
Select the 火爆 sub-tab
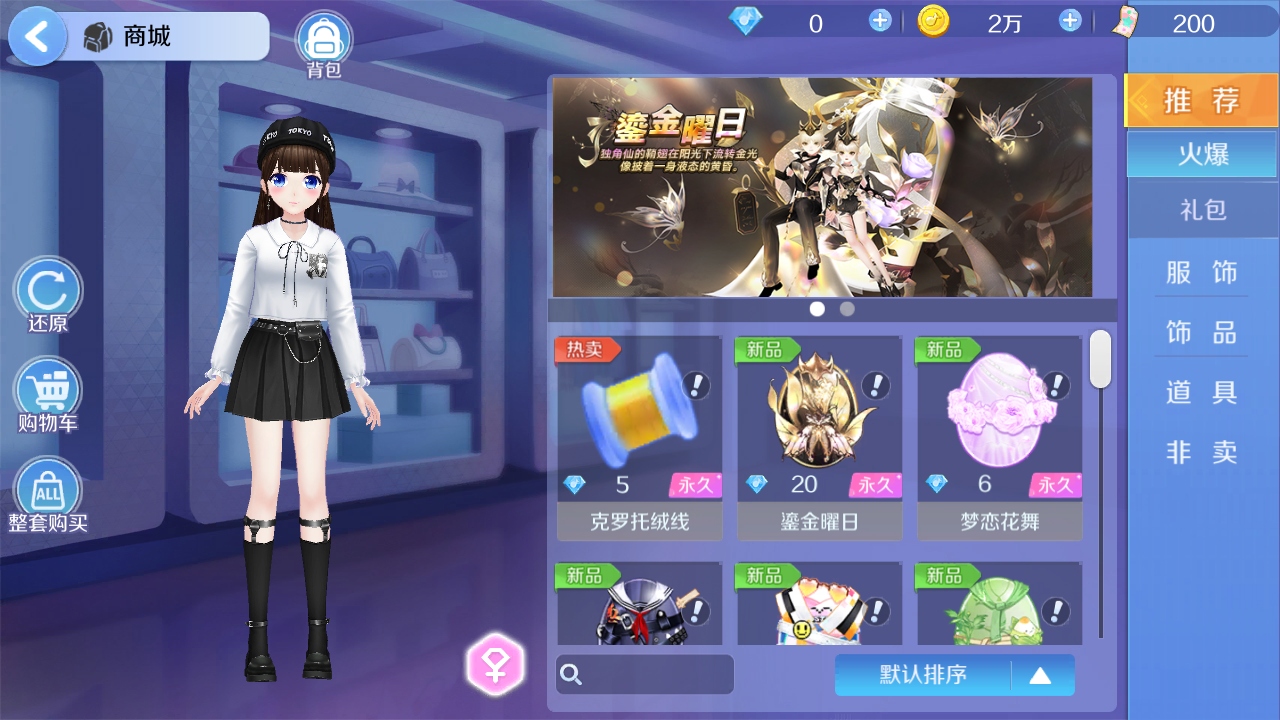pyautogui.click(x=1202, y=155)
